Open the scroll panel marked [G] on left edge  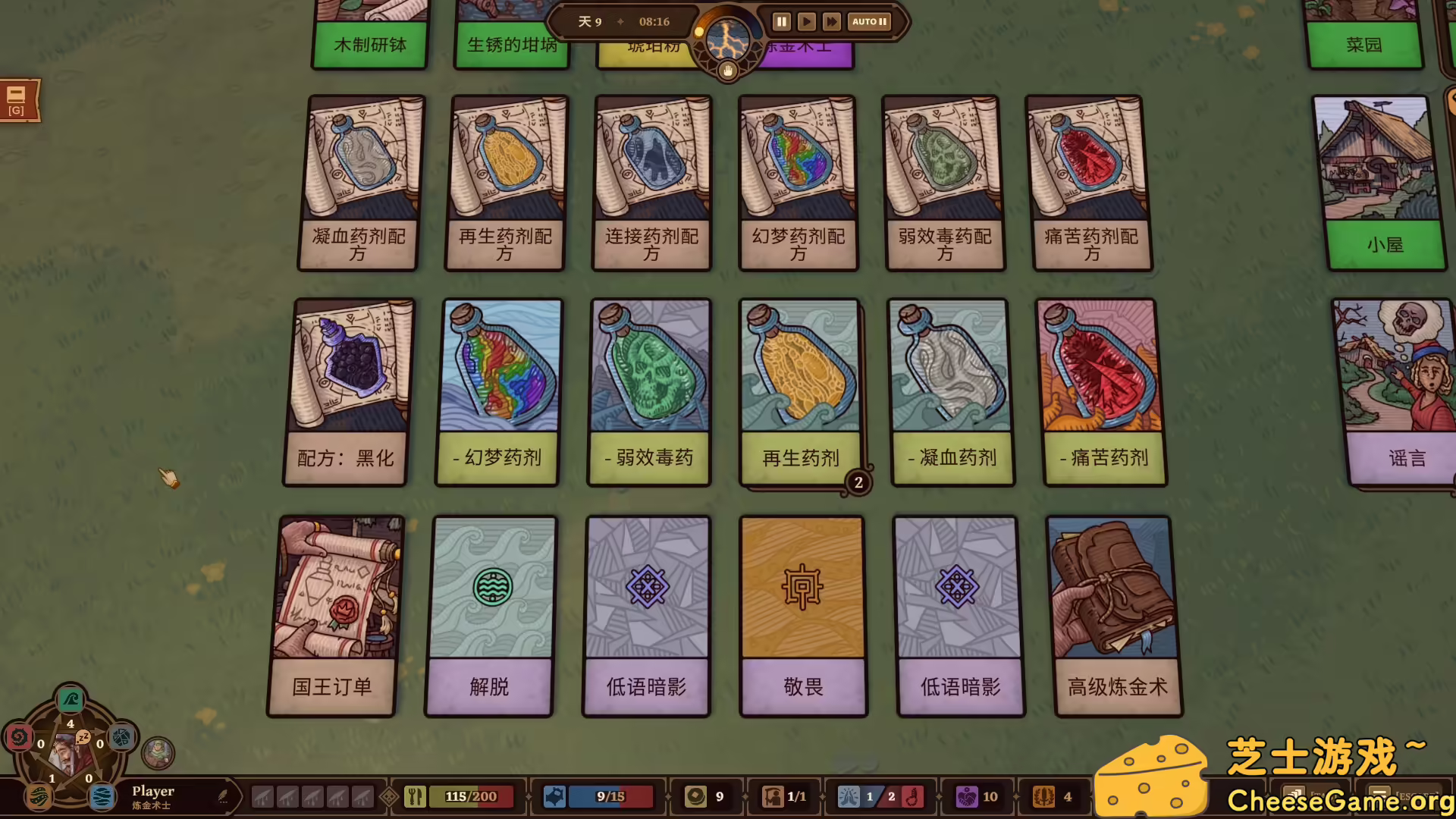[17, 101]
